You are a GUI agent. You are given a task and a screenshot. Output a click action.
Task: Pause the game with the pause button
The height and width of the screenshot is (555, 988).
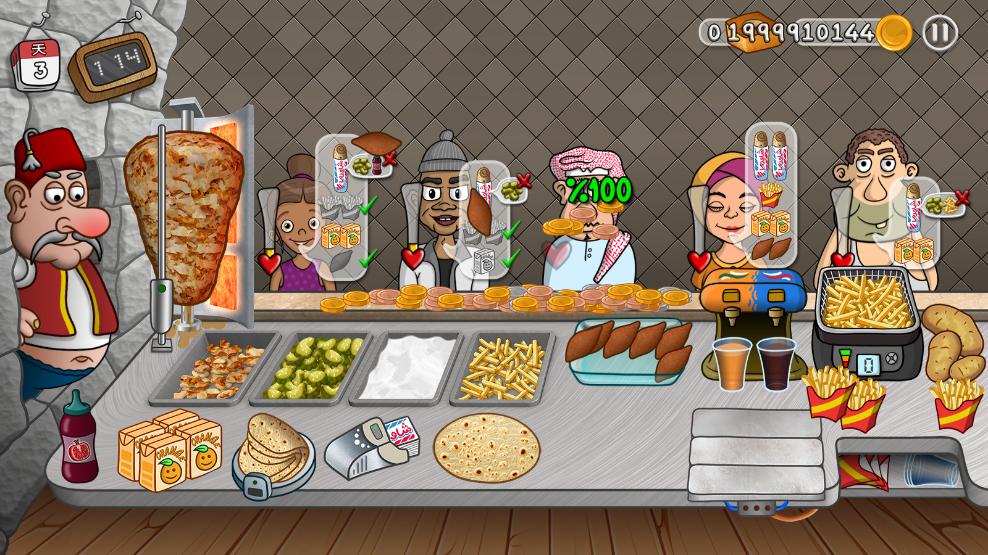tap(939, 33)
